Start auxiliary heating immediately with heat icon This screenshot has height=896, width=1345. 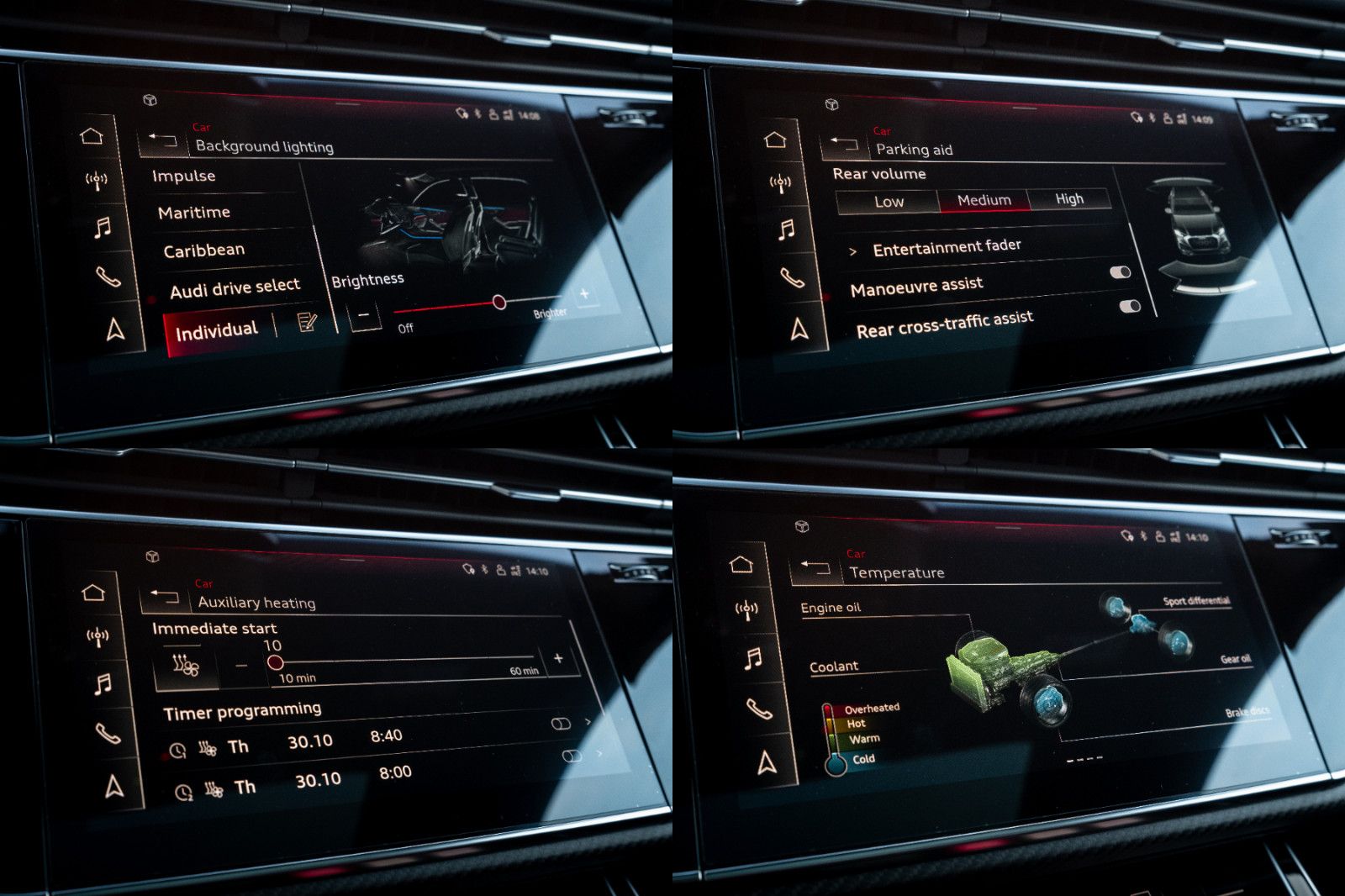[x=186, y=666]
